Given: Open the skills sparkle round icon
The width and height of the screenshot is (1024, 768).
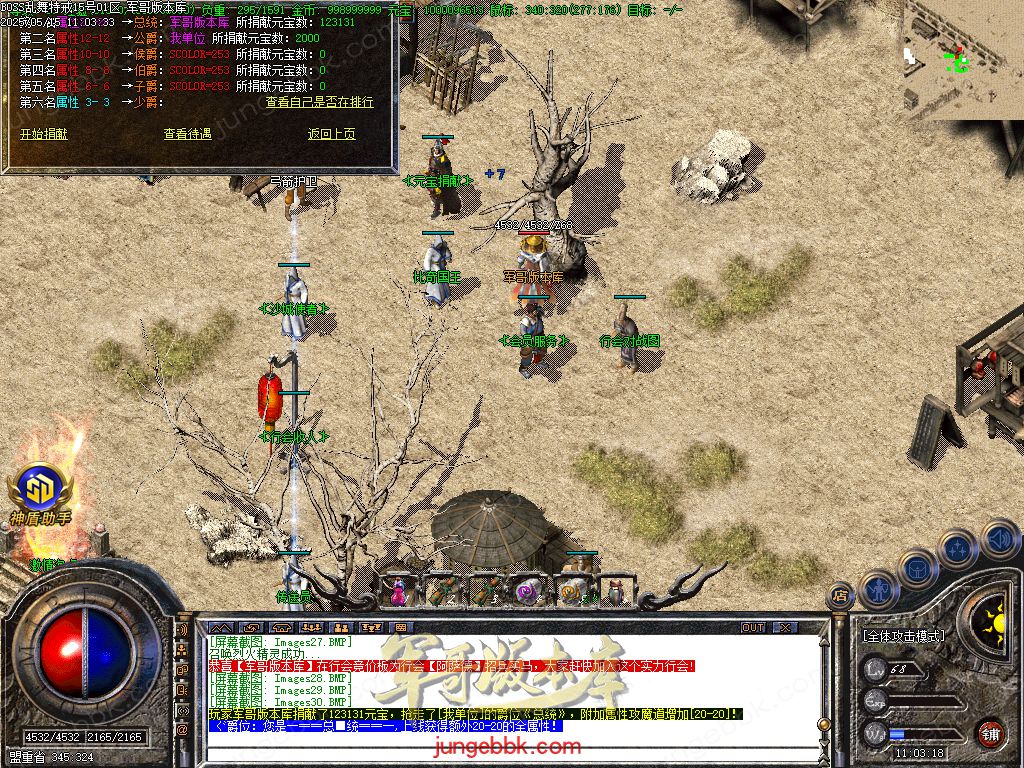Looking at the screenshot, I should [x=957, y=547].
